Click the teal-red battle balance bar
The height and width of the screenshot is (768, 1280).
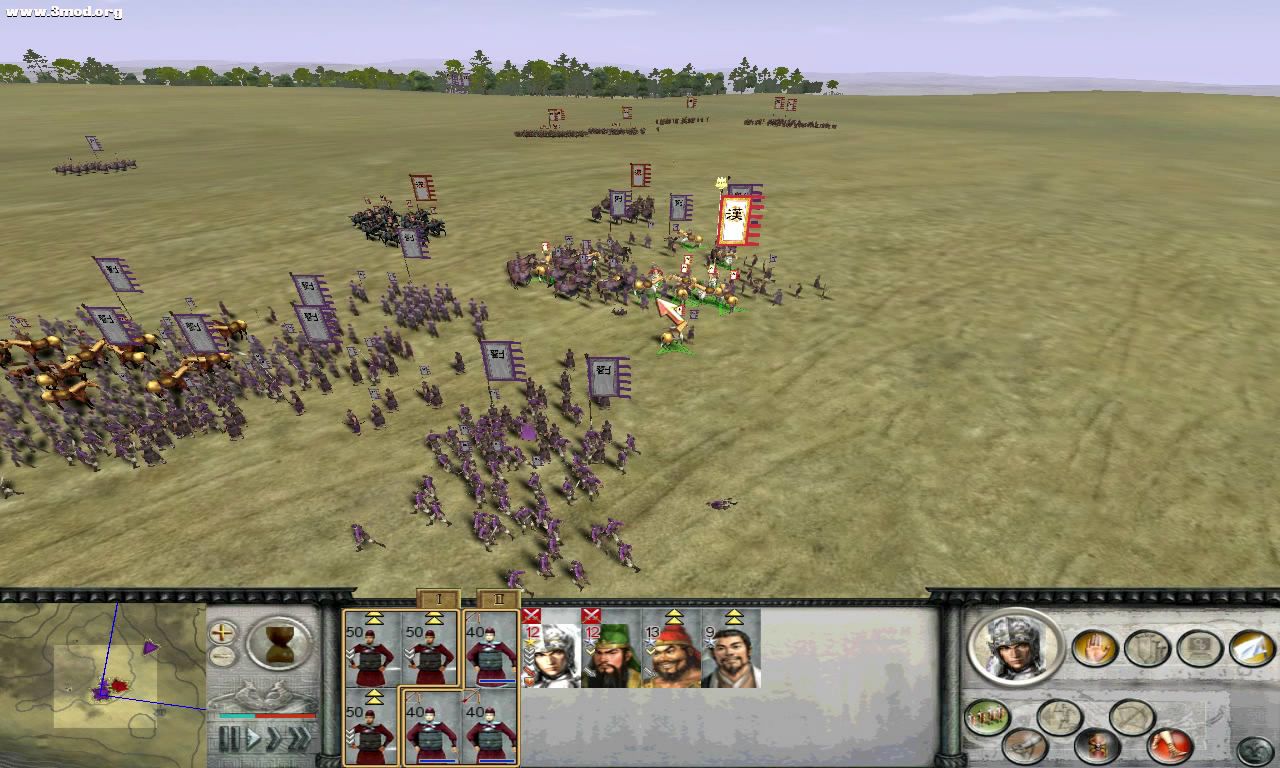point(266,715)
